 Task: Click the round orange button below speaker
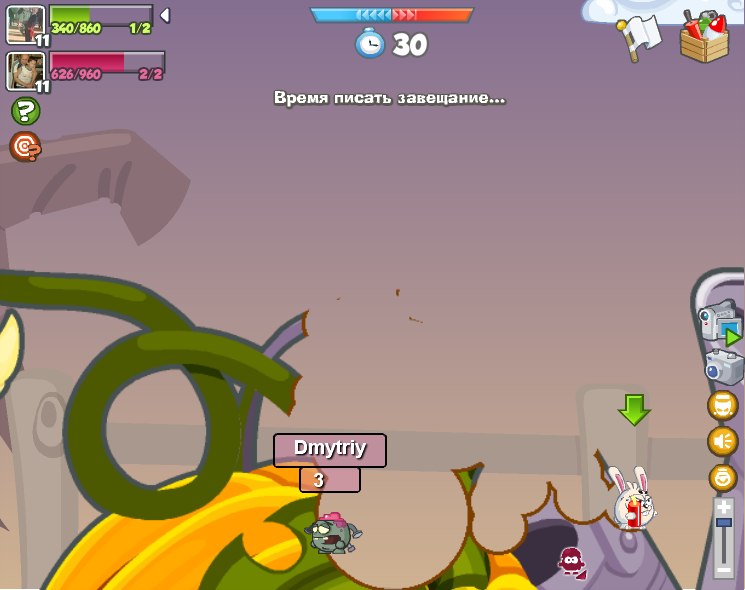[722, 477]
